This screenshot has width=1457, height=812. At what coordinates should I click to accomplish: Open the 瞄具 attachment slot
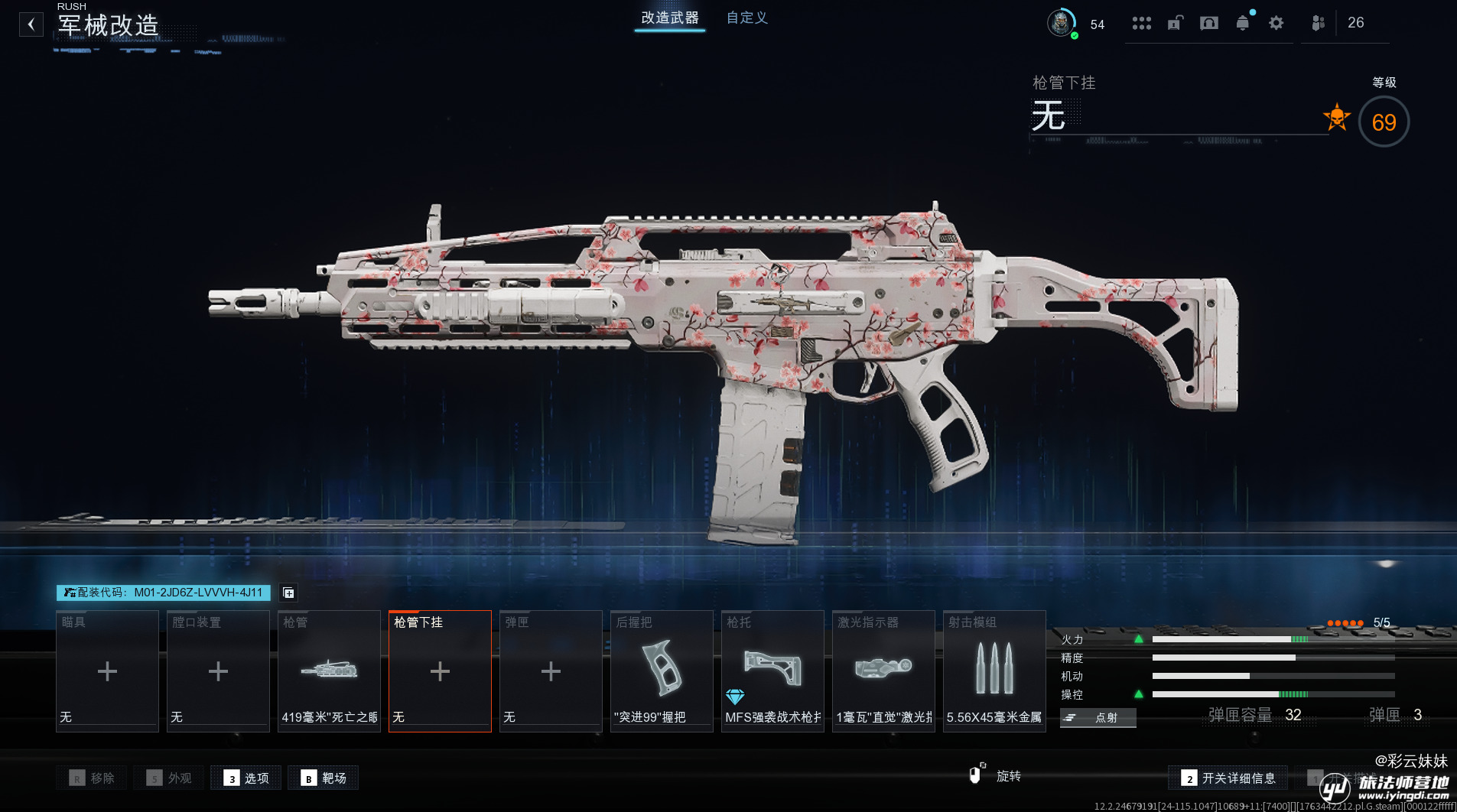pyautogui.click(x=107, y=671)
